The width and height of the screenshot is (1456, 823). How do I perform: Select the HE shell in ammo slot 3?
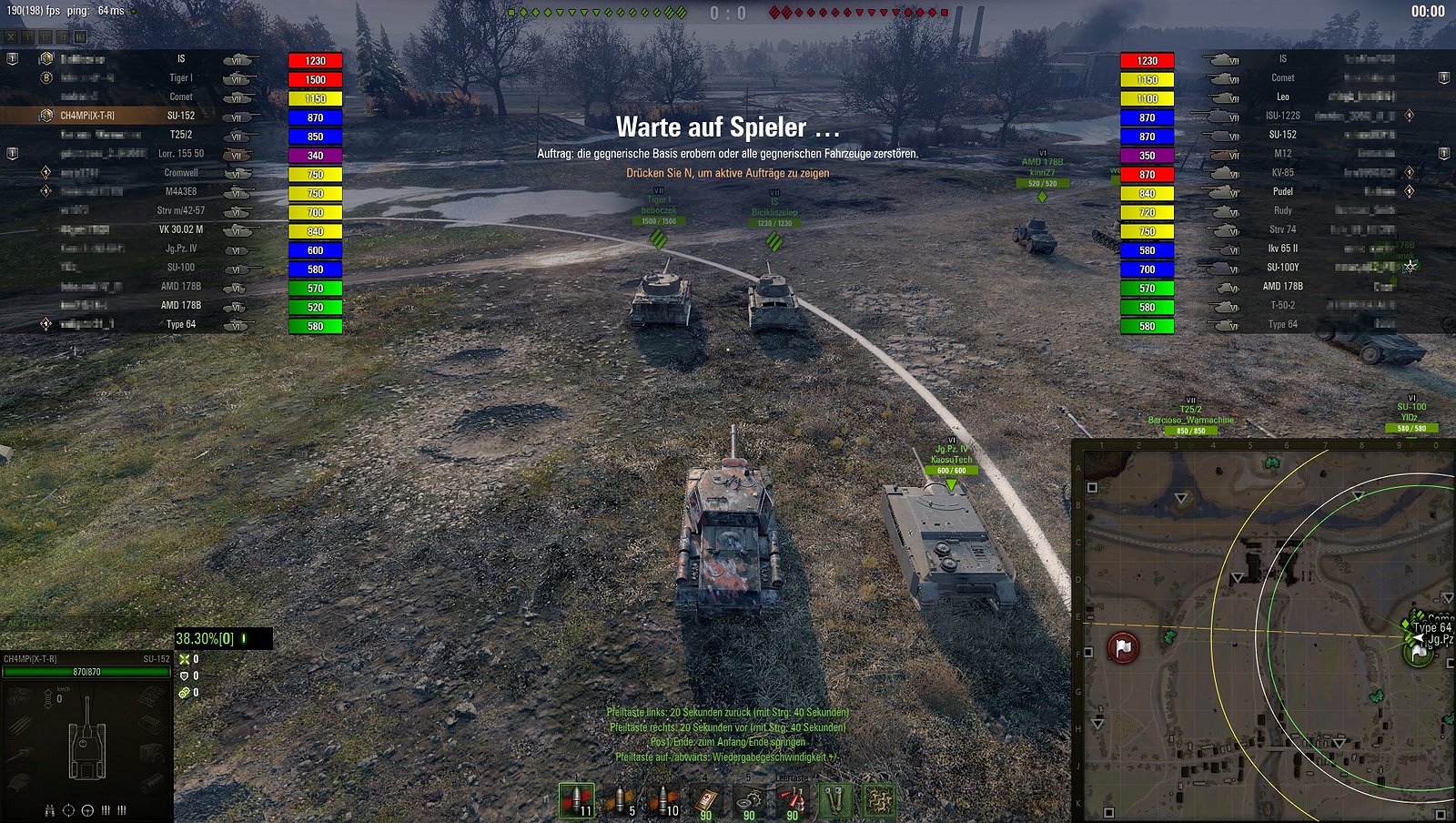click(664, 801)
